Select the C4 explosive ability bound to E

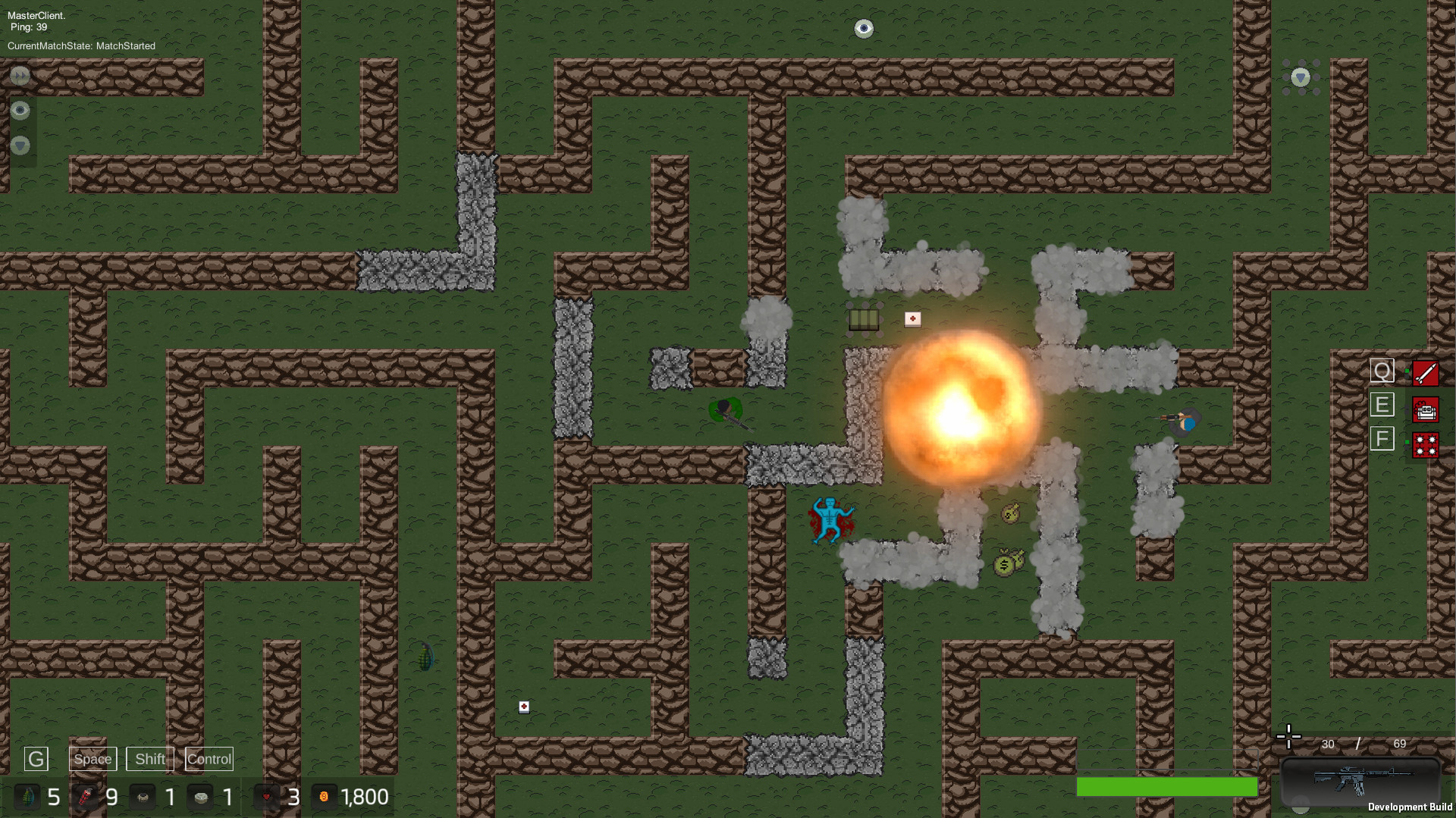(1426, 409)
